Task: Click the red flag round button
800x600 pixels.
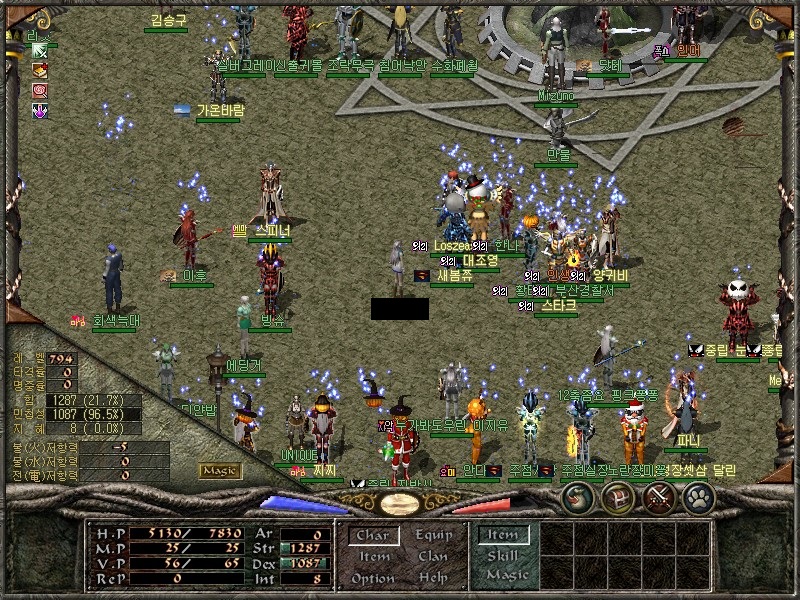Action: coord(618,495)
